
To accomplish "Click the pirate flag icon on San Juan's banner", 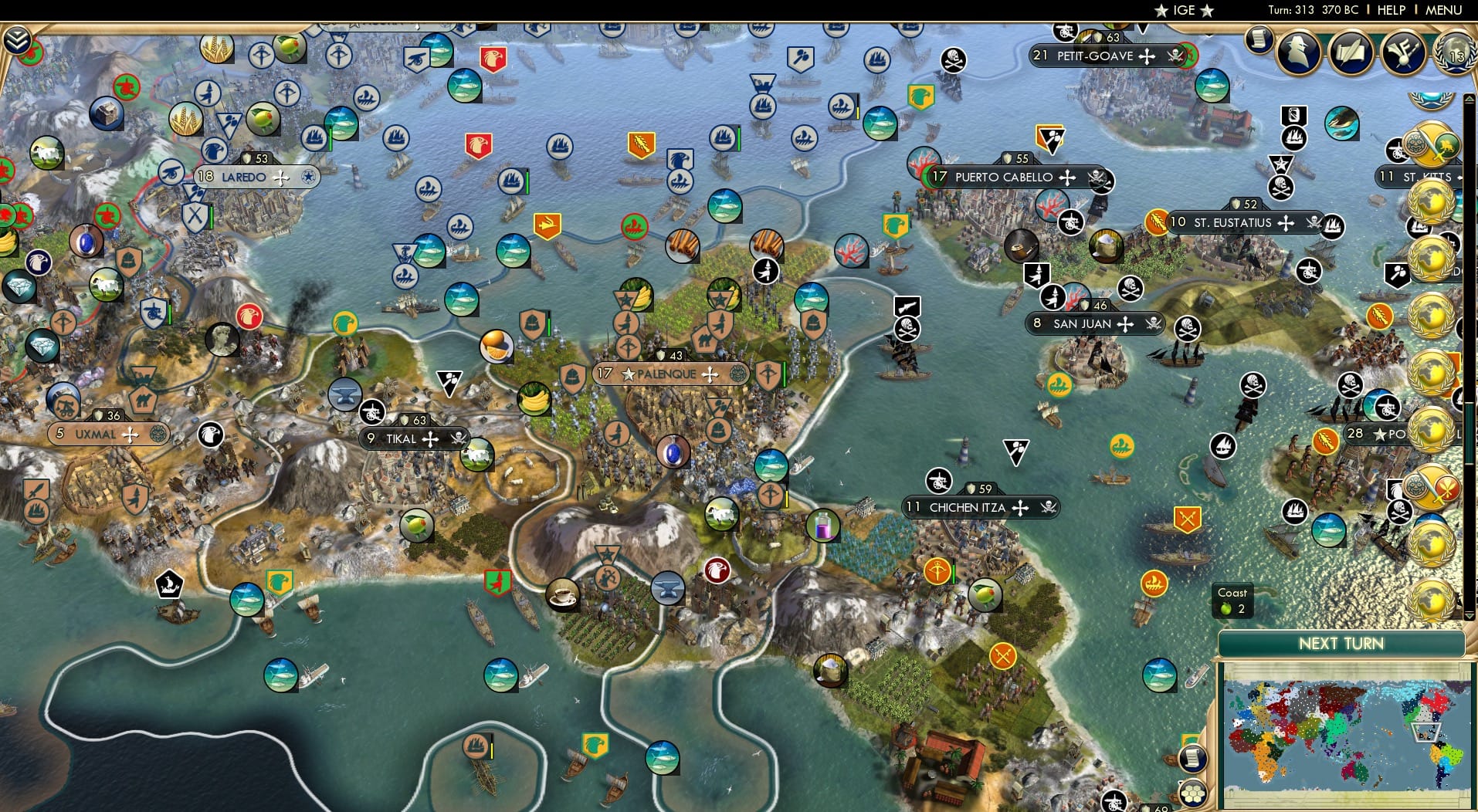I will coord(1154,324).
